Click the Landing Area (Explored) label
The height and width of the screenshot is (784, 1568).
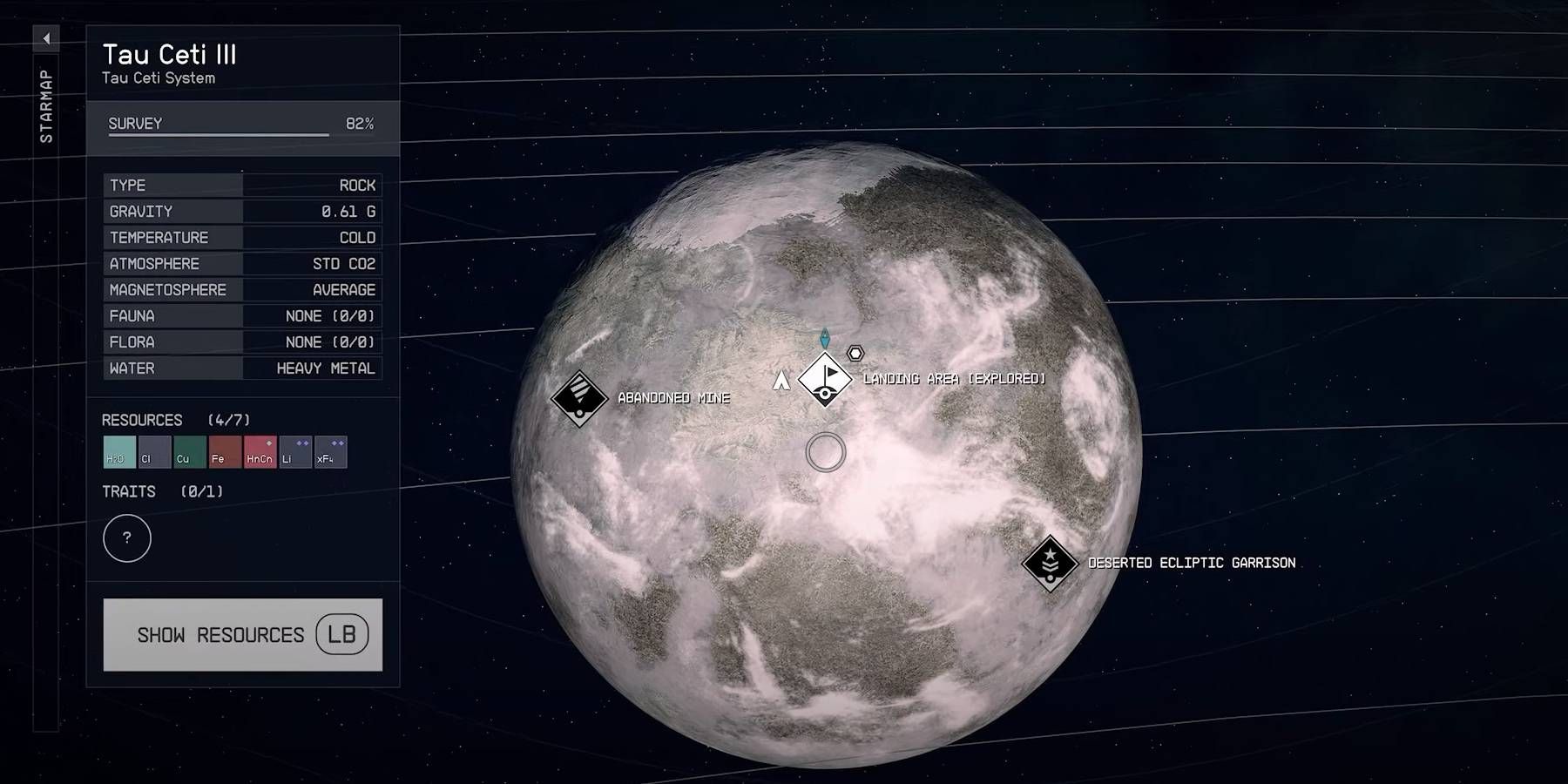coord(953,379)
